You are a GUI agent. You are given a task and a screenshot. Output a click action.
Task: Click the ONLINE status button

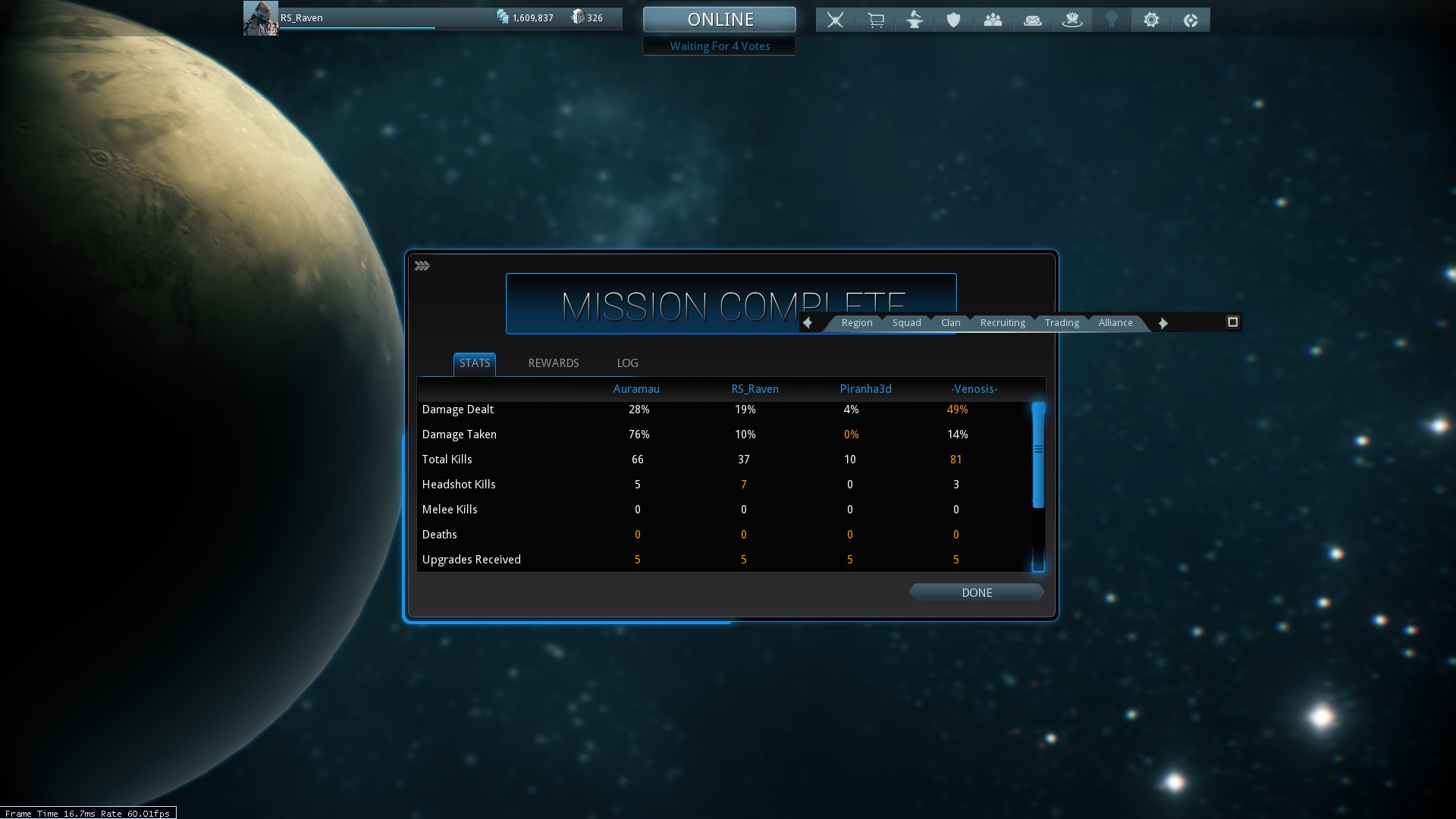click(x=720, y=20)
